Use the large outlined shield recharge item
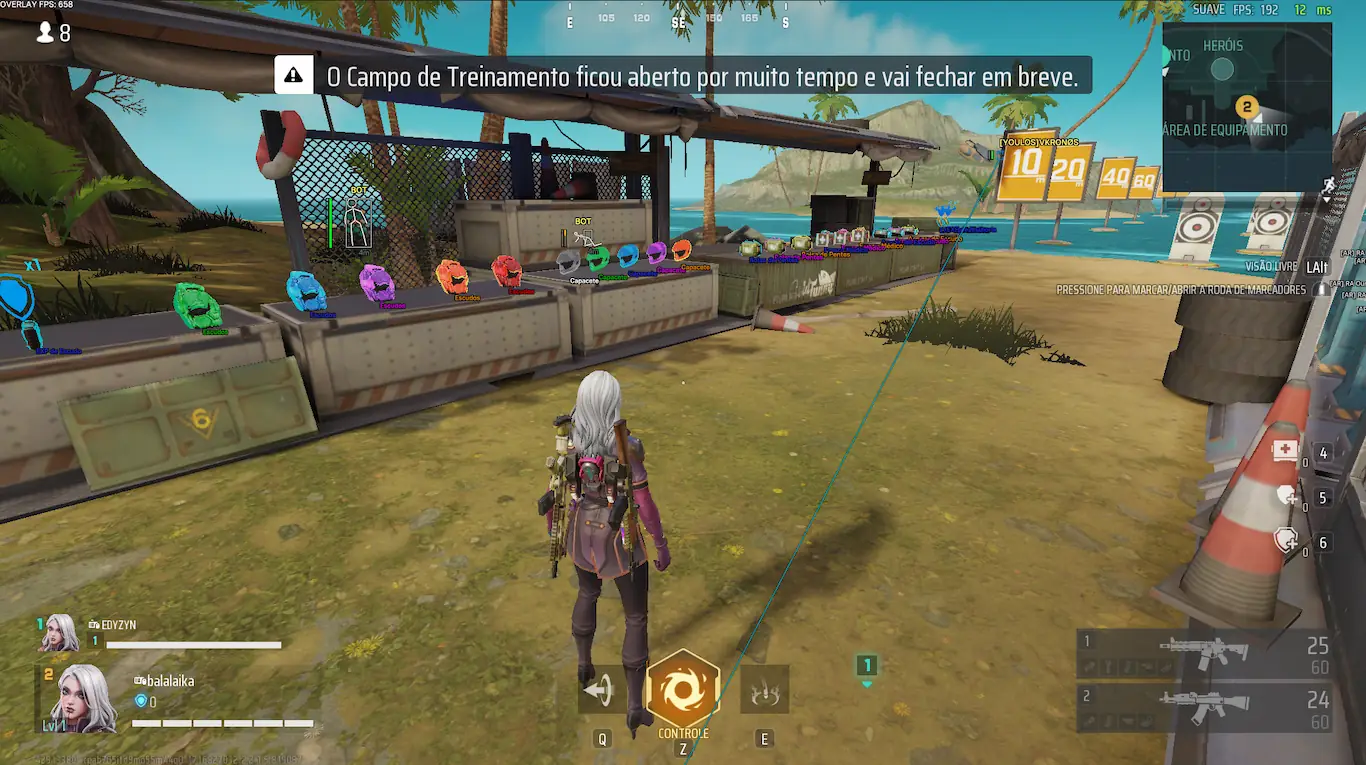The height and width of the screenshot is (765, 1366). (1286, 541)
